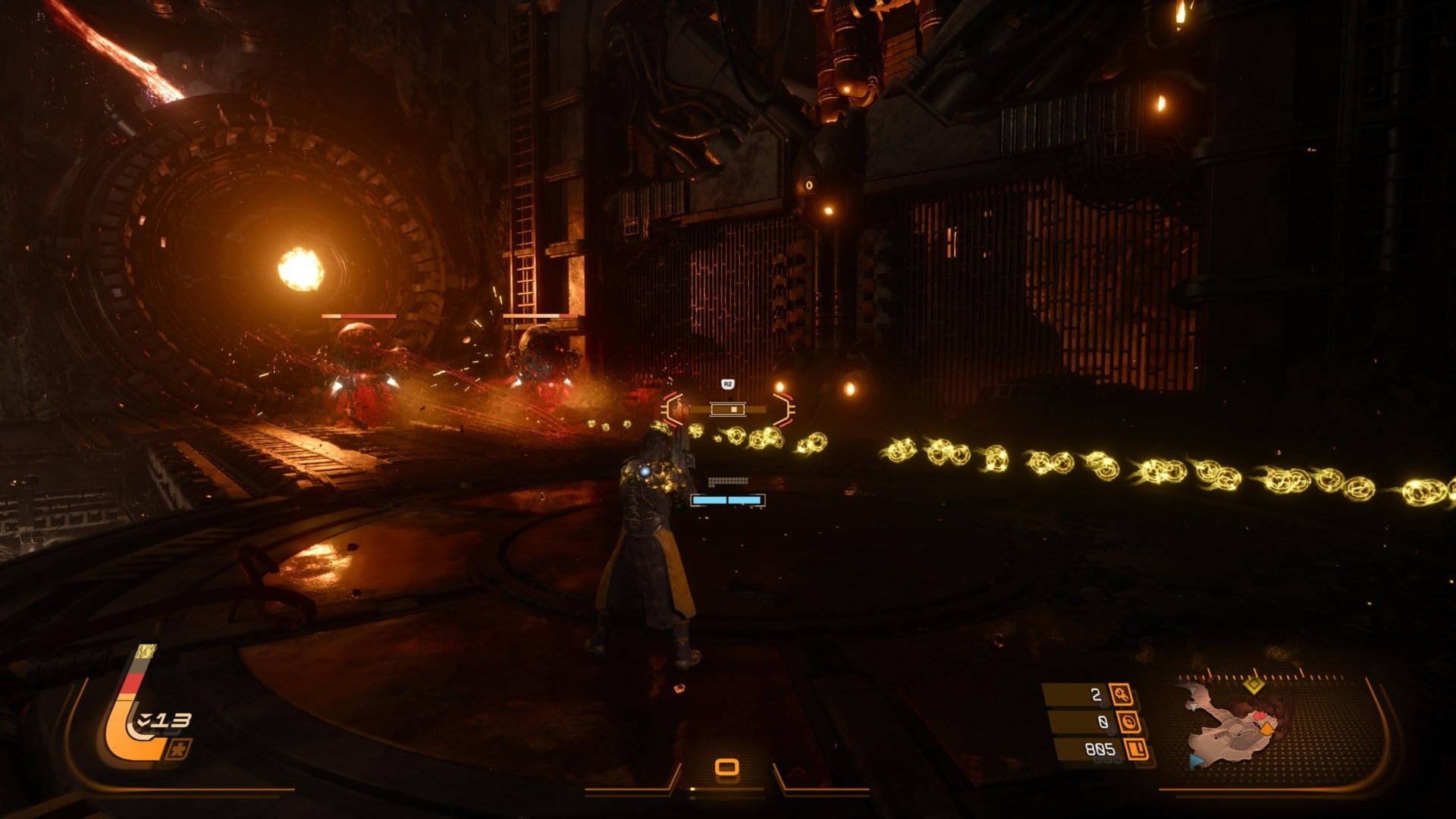Select the empty consumable slot at bottom center
The height and width of the screenshot is (819, 1456).
726,767
